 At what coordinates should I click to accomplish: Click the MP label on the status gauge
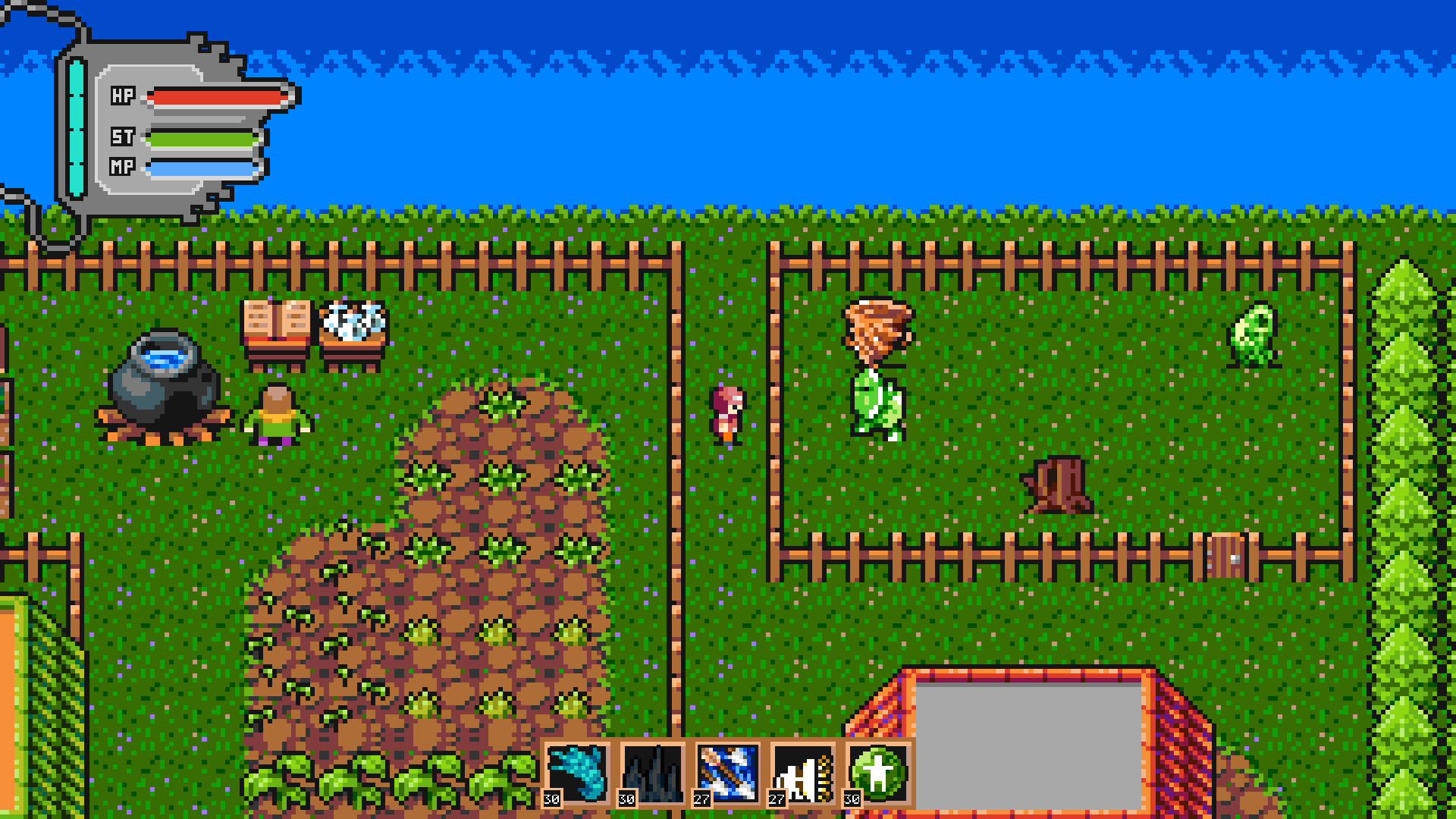pyautogui.click(x=124, y=169)
